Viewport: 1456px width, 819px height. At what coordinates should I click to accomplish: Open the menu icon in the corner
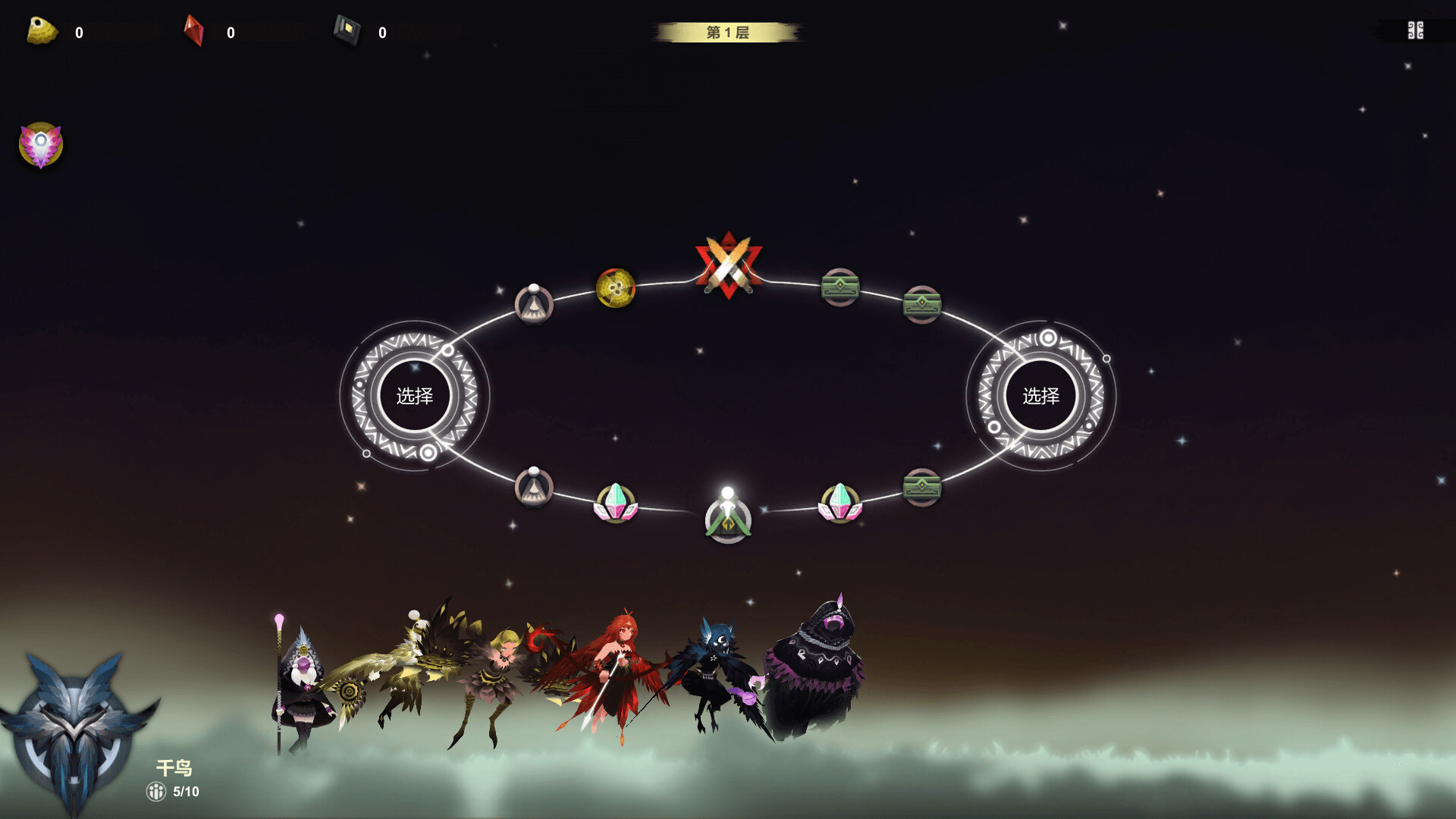click(1415, 30)
